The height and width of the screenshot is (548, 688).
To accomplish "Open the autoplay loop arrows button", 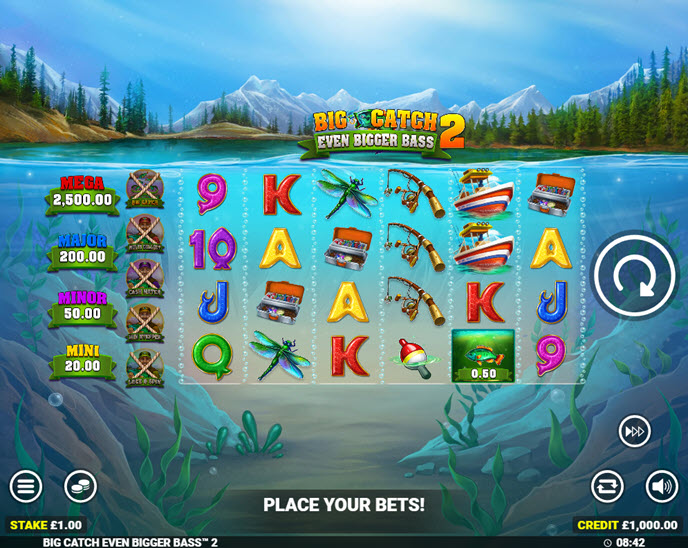I will point(607,487).
